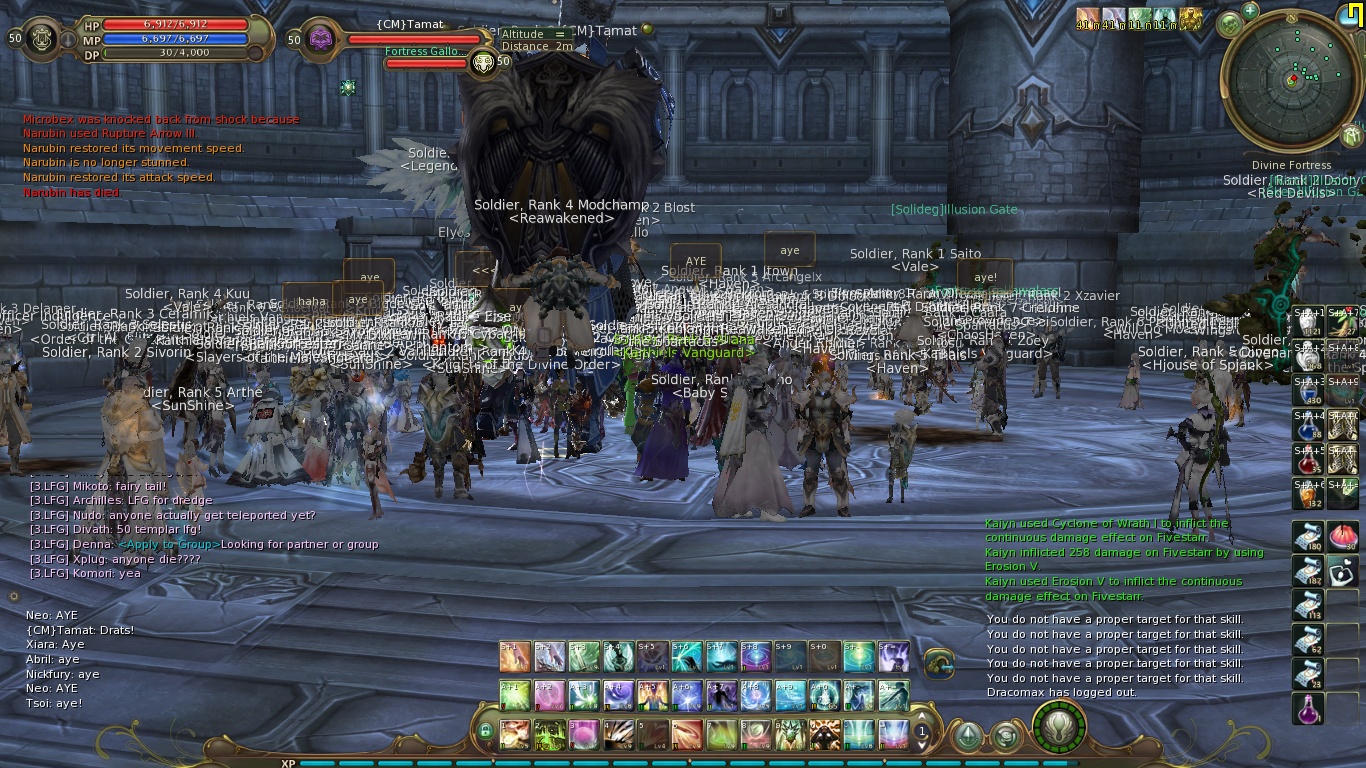Toggle the quickbar lock button
Viewport: 1366px width, 768px height.
tap(486, 732)
